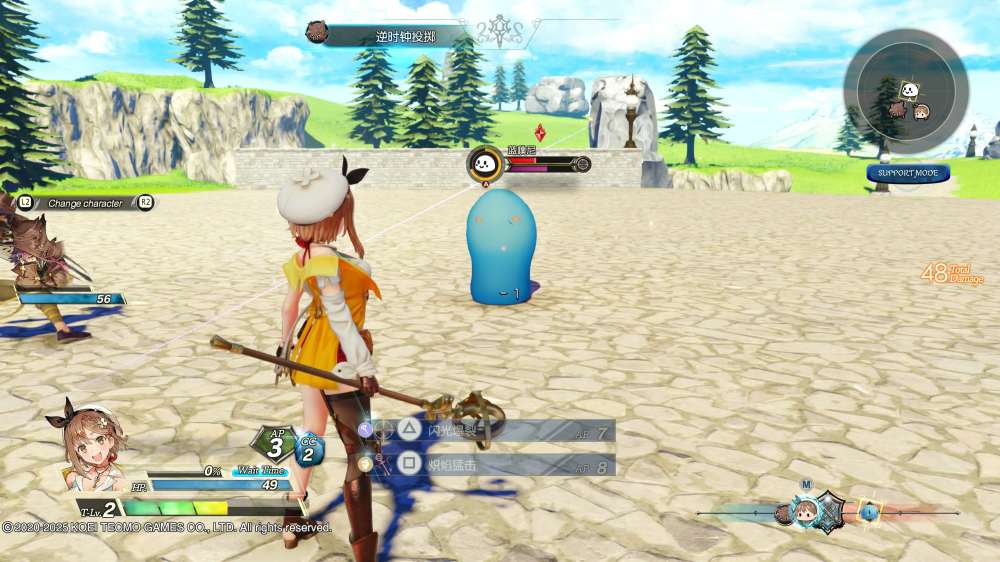The height and width of the screenshot is (562, 1000).
Task: Select the 闪光爆裂 skill costing 7 AP
Action: tap(490, 431)
